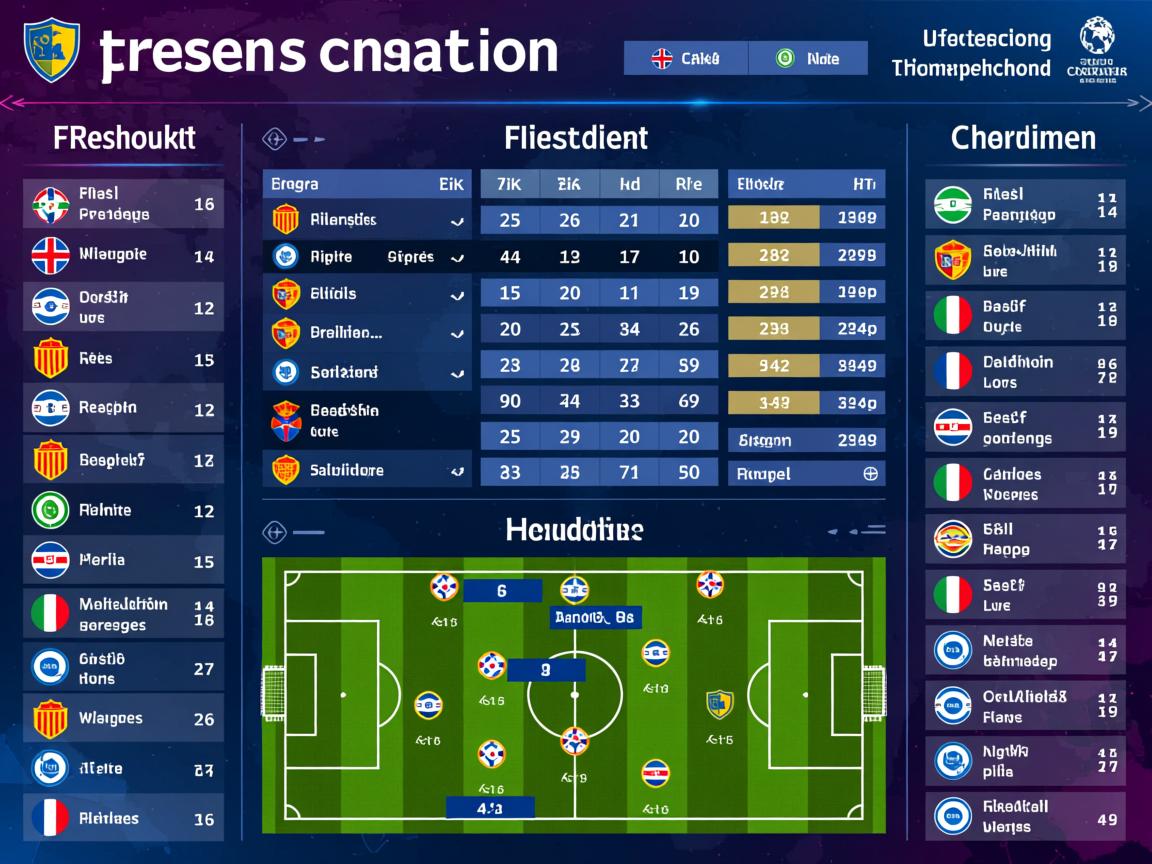Select the Wlaugoie row in the left list
The width and height of the screenshot is (1152, 864).
[123, 256]
